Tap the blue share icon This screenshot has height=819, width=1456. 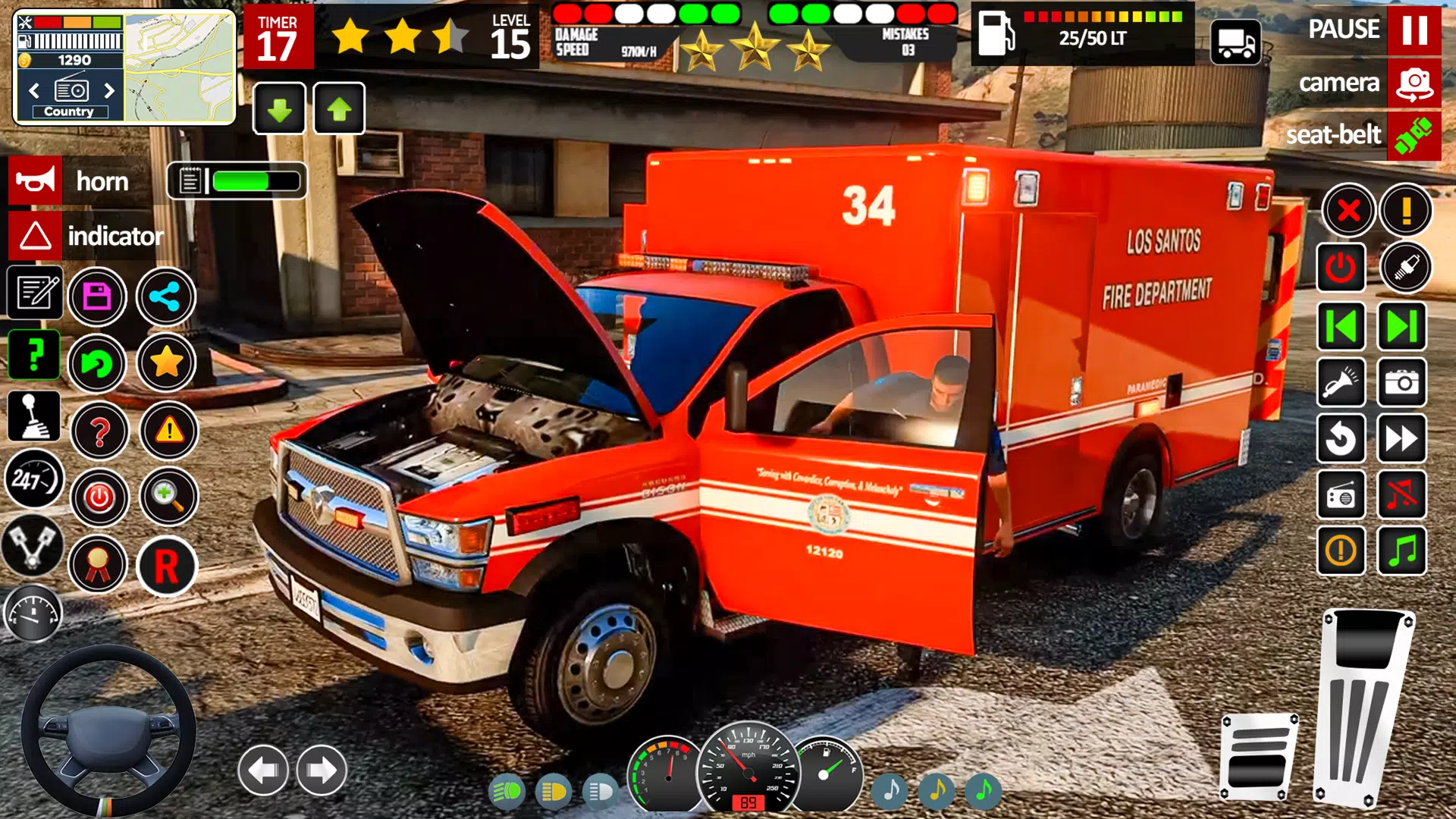(167, 297)
